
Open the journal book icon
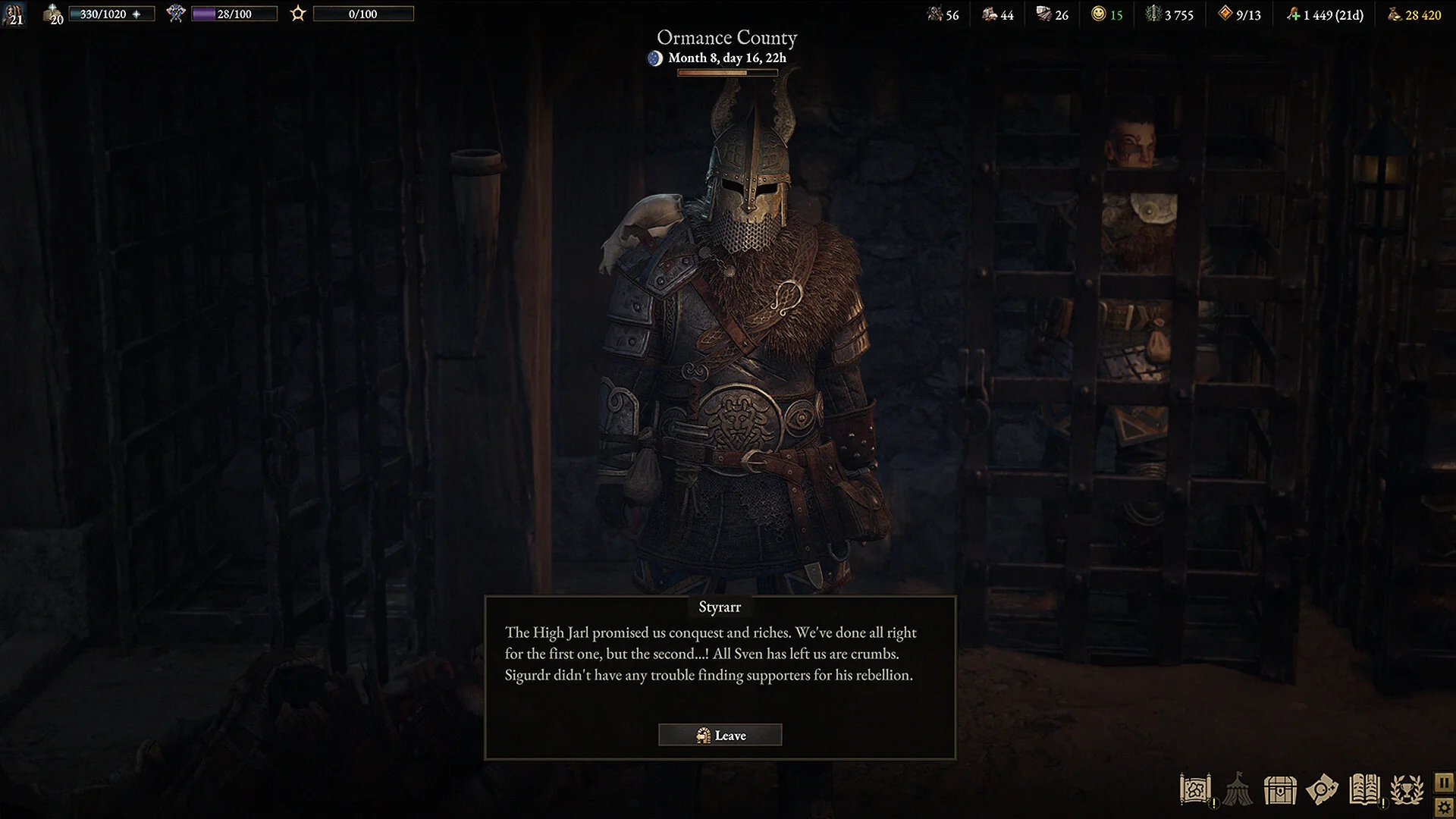(1364, 790)
